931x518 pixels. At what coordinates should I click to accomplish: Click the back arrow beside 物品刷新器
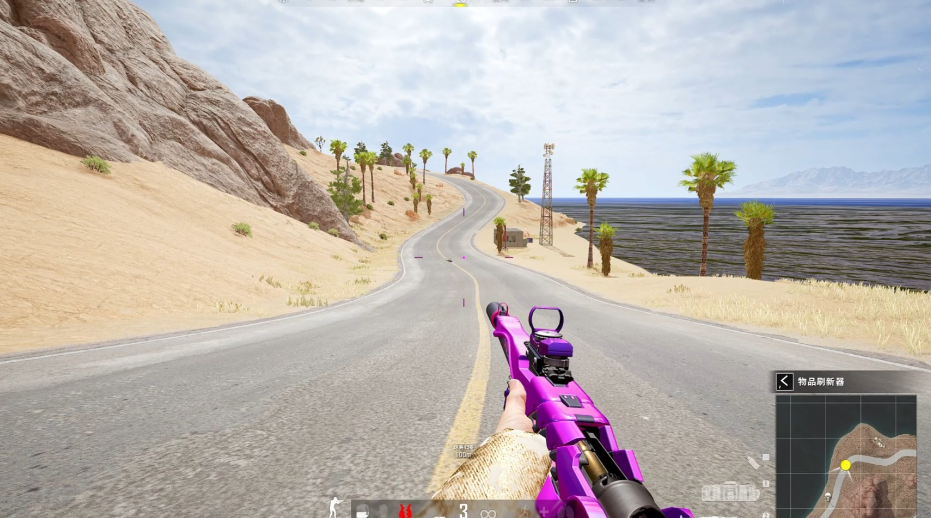[x=785, y=381]
